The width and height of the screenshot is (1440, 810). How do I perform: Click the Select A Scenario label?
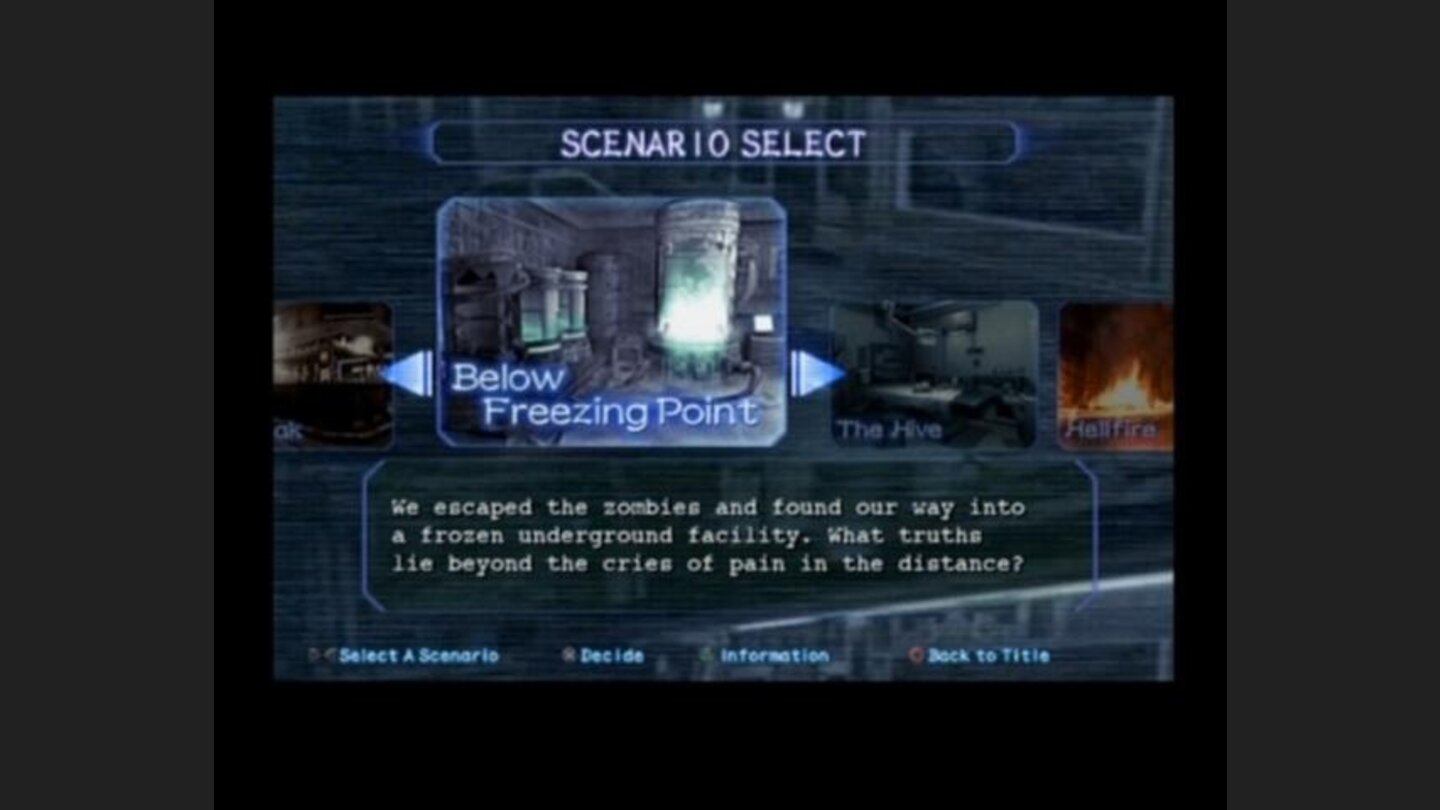tap(420, 655)
